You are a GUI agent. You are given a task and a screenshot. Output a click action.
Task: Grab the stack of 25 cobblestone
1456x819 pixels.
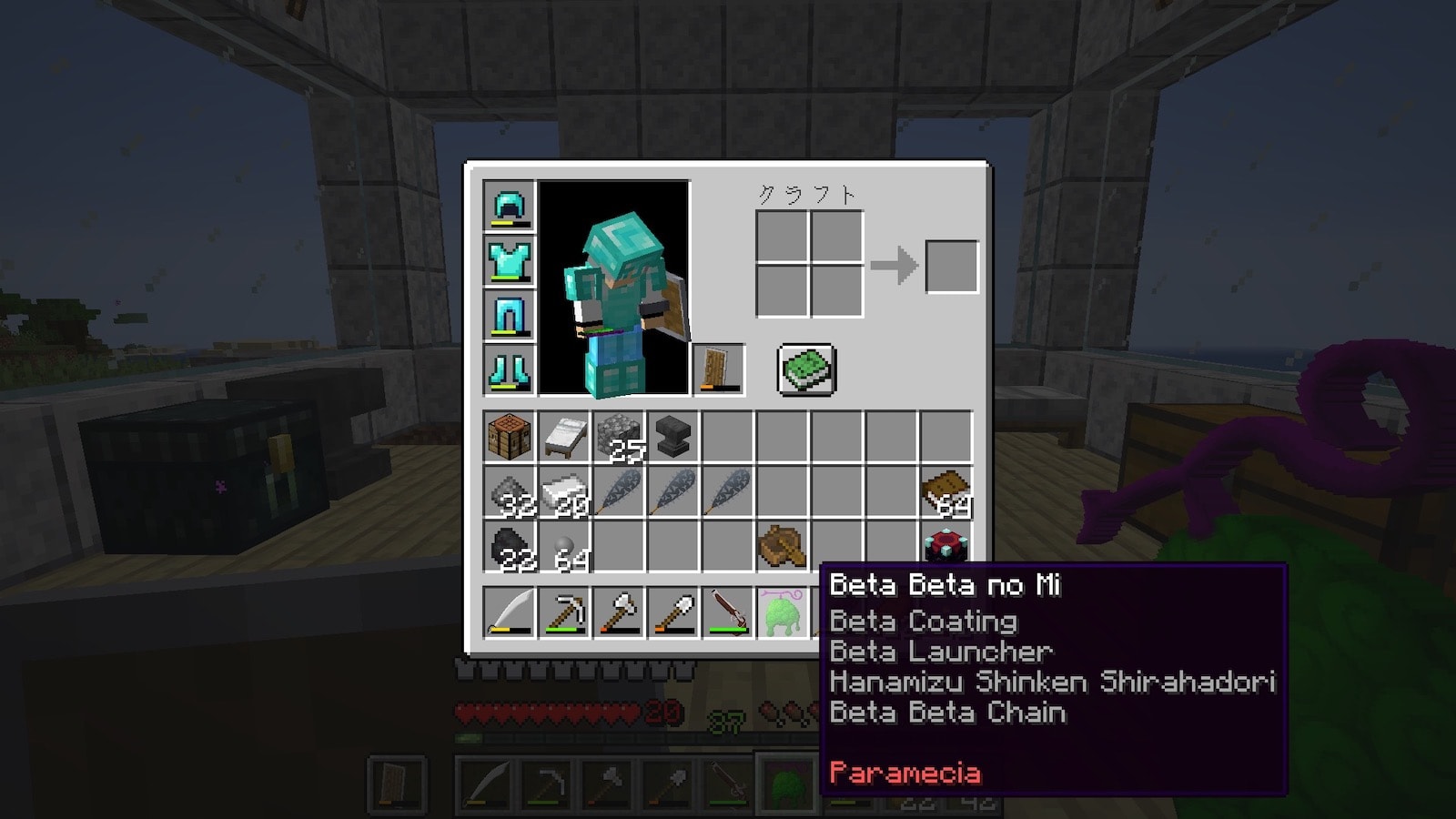point(619,438)
